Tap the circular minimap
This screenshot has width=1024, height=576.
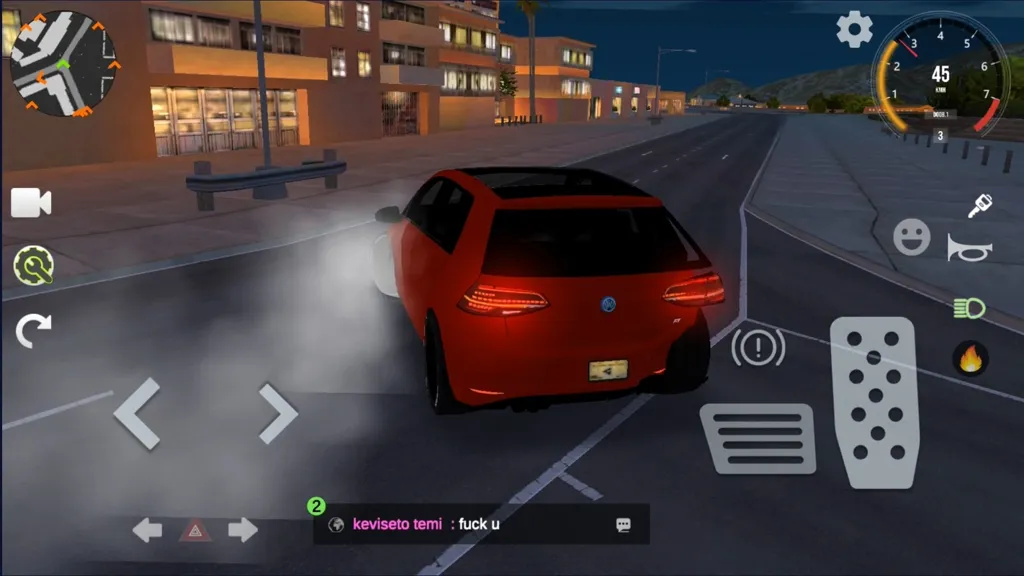click(62, 63)
